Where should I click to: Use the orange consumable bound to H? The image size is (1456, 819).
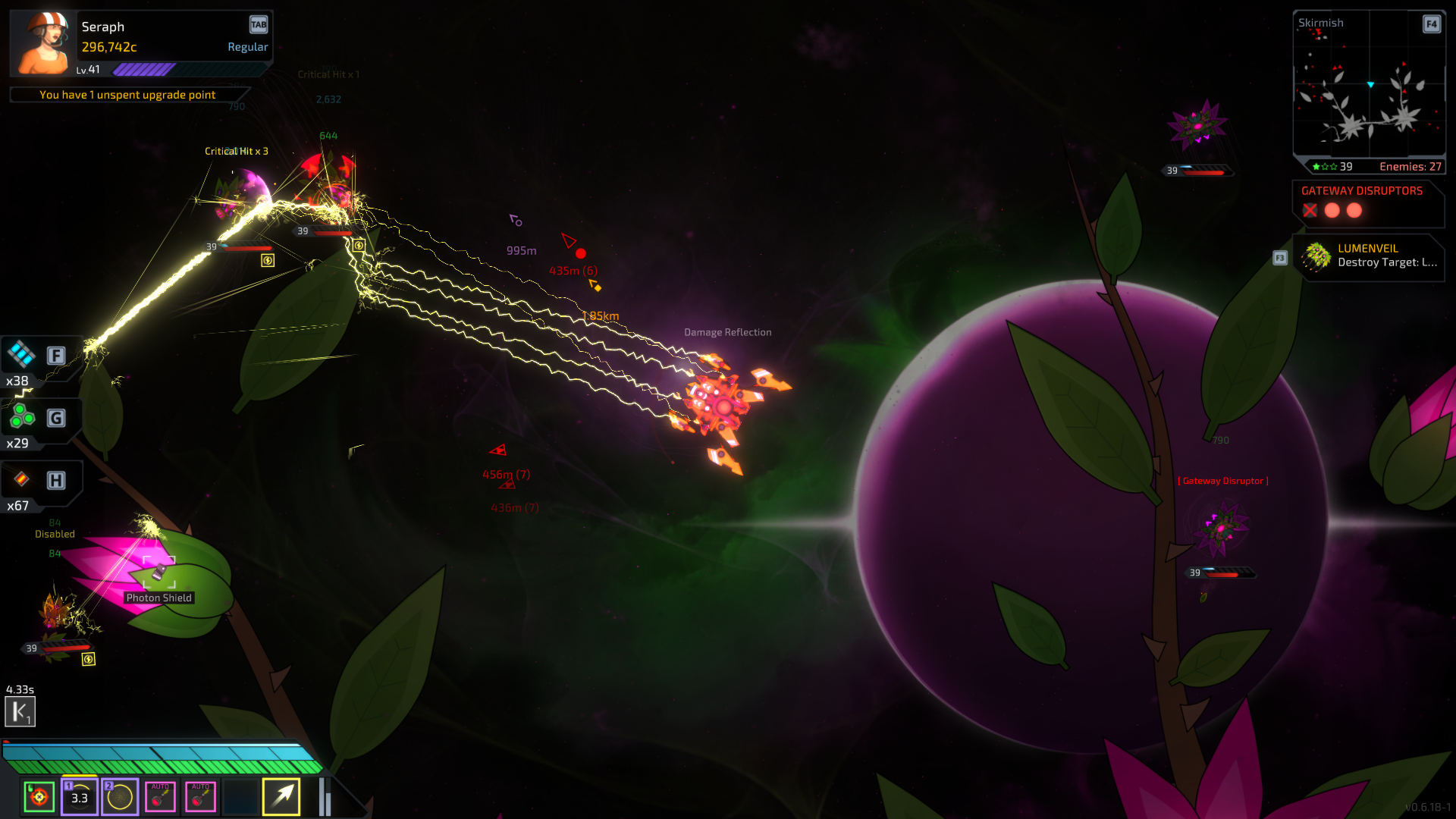pyautogui.click(x=21, y=481)
